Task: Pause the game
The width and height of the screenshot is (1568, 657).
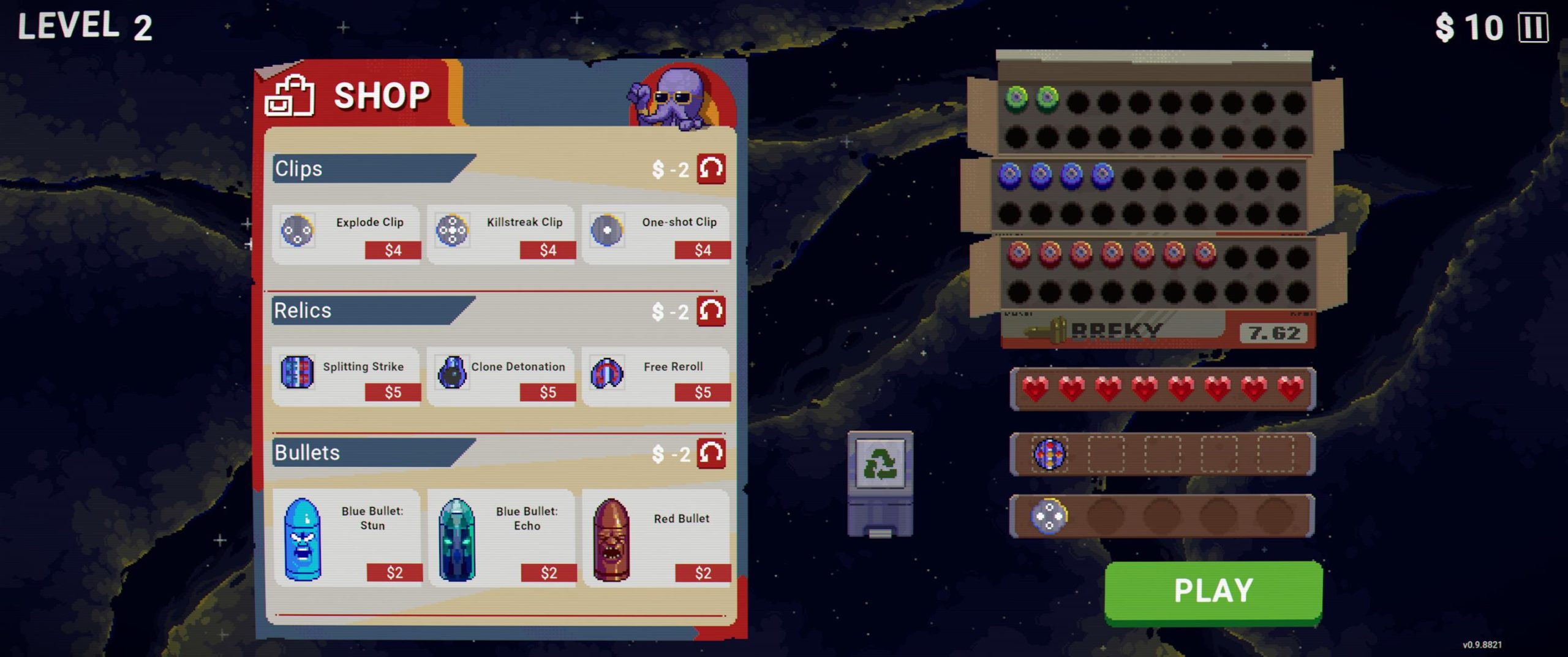Action: click(x=1533, y=28)
